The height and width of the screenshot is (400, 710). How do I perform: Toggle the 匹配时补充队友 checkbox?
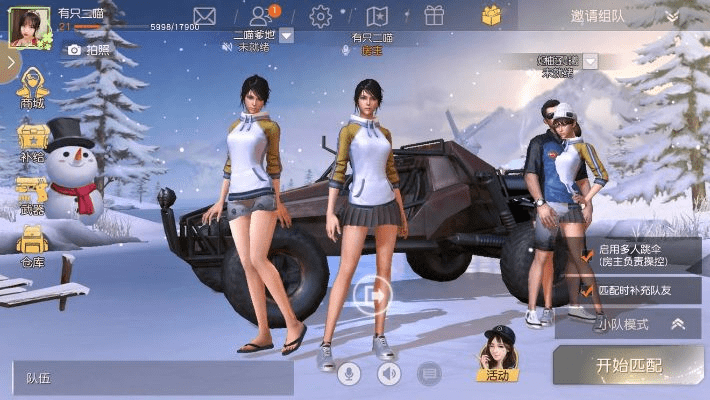[x=587, y=290]
